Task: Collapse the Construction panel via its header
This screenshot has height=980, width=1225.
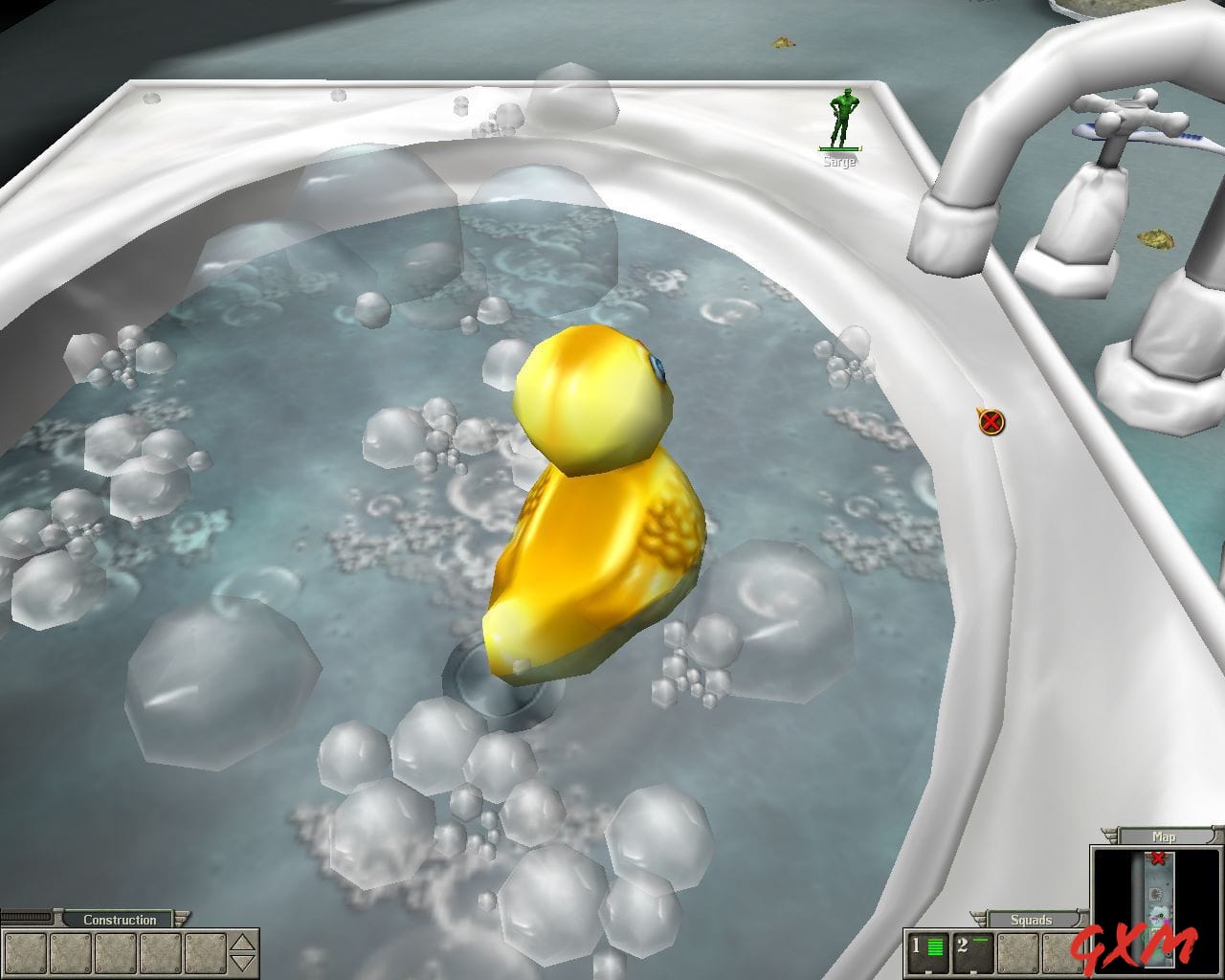Action: (x=119, y=920)
